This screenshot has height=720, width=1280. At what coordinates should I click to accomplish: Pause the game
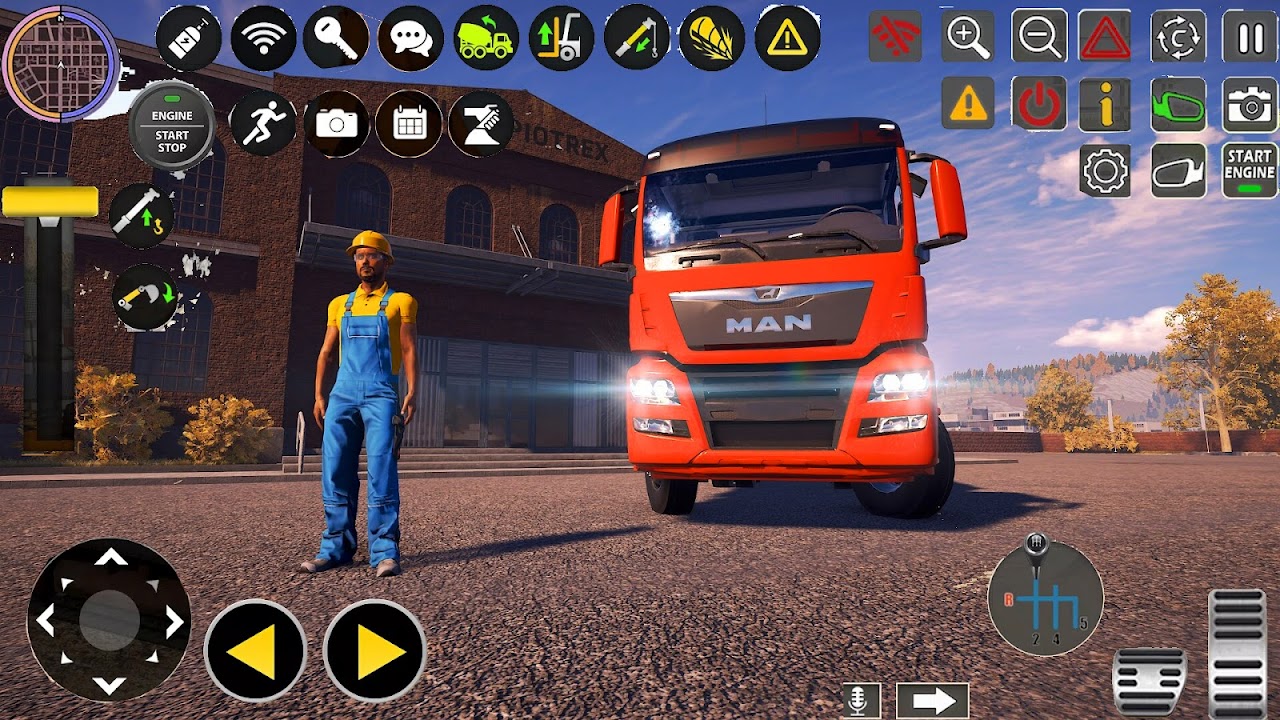pos(1250,37)
